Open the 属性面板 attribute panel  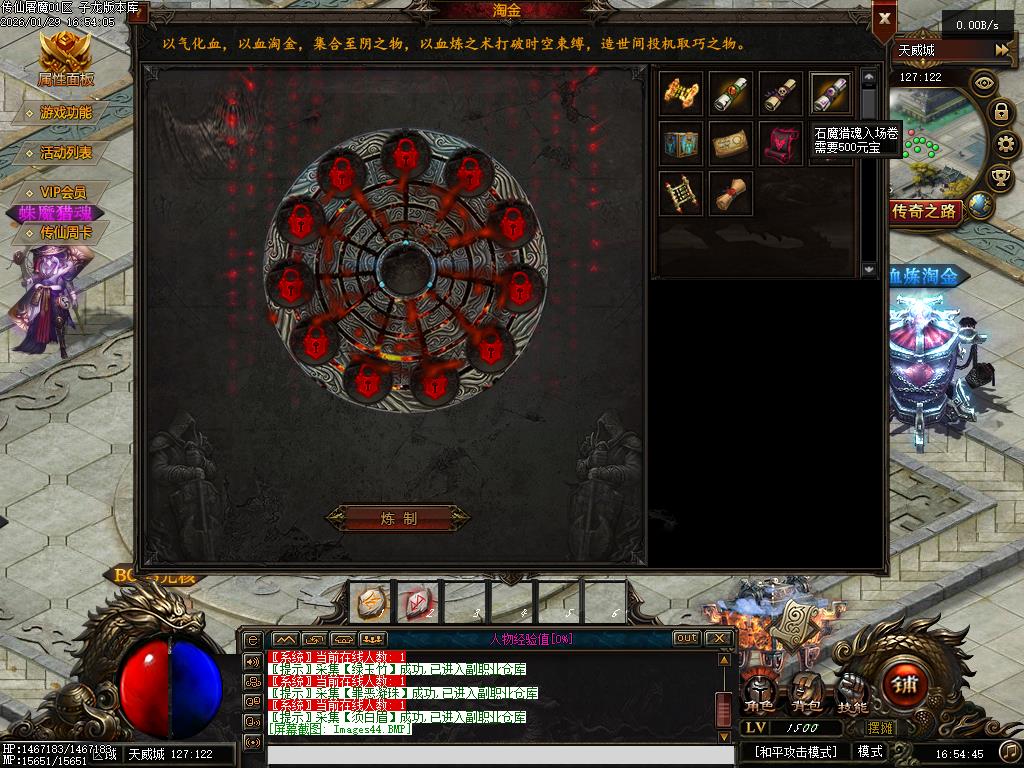[65, 58]
